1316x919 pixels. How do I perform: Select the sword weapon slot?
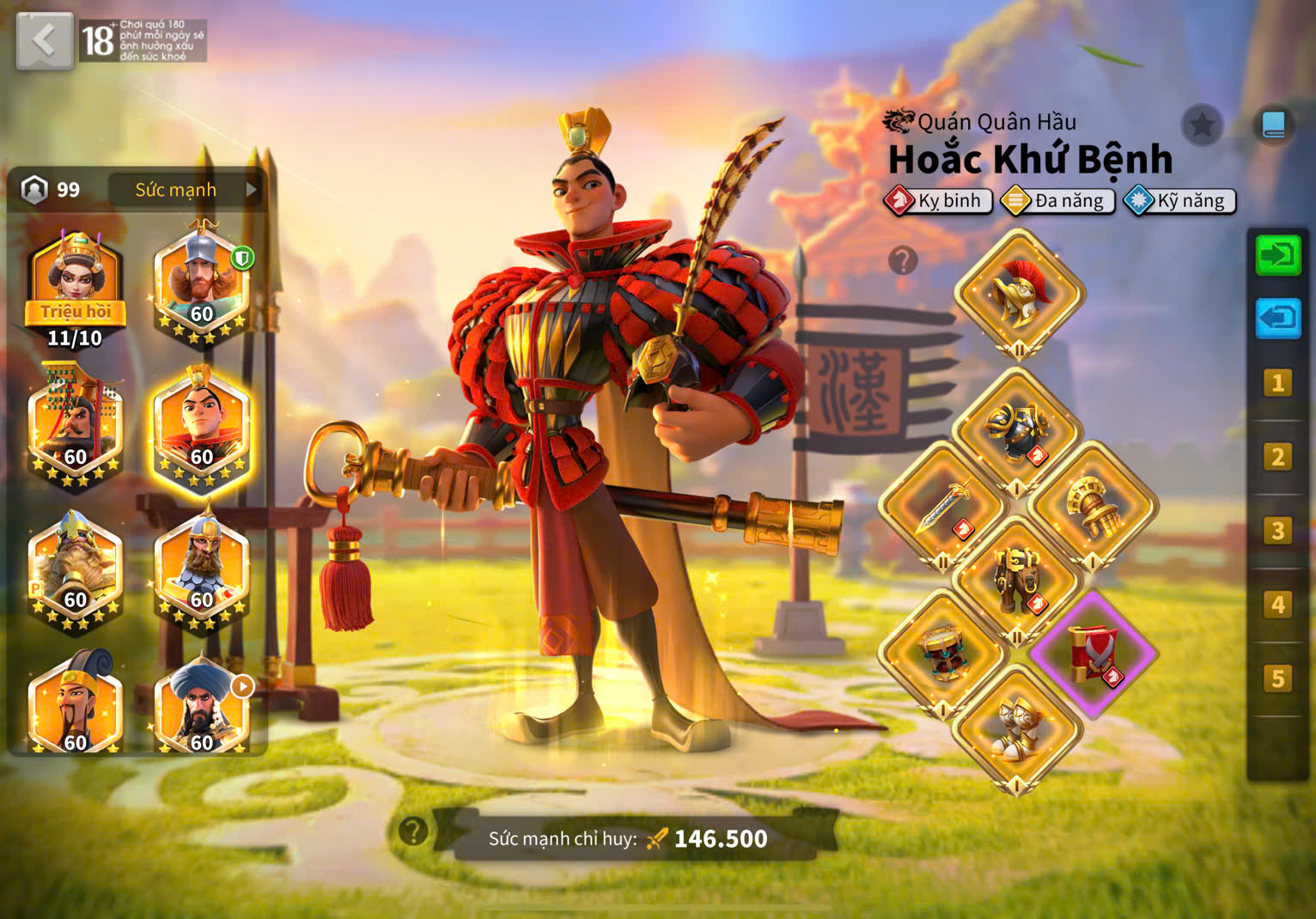(942, 506)
